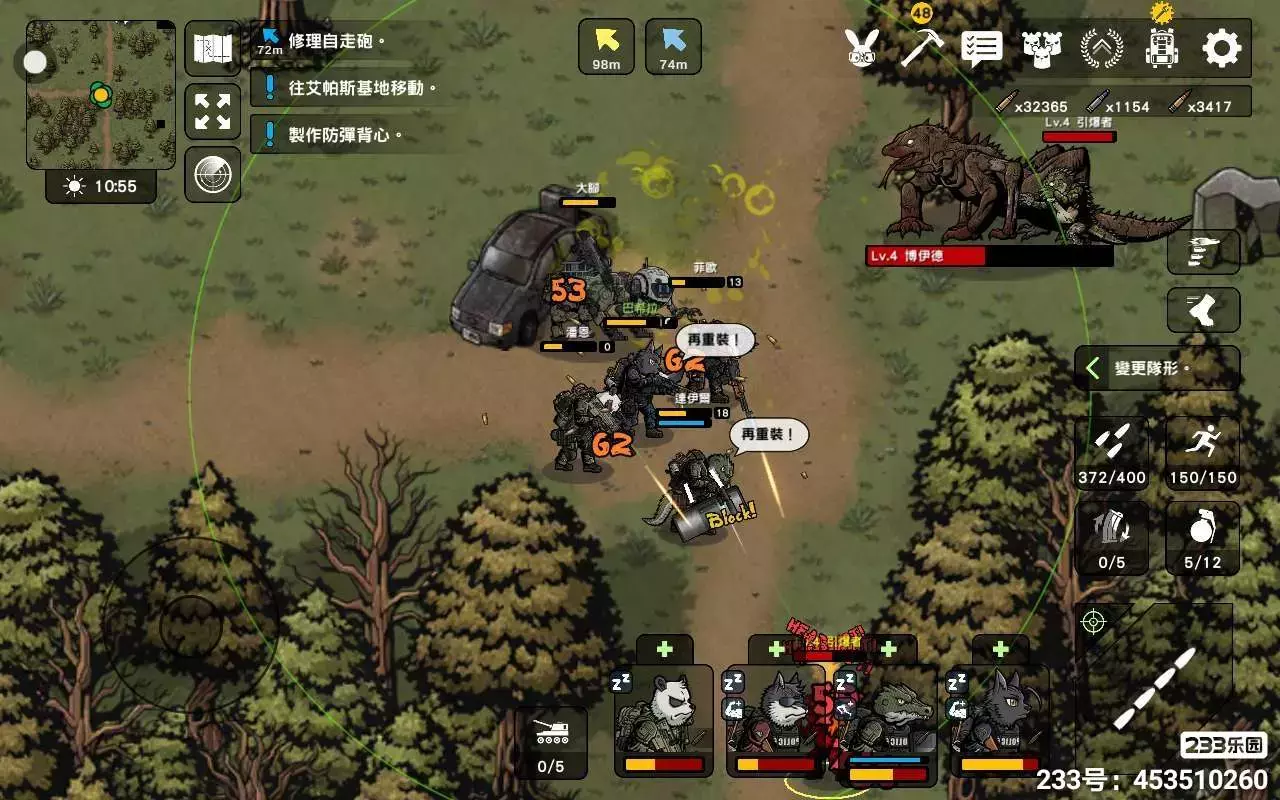Expand the 變更隊形 formation menu

click(x=1157, y=369)
